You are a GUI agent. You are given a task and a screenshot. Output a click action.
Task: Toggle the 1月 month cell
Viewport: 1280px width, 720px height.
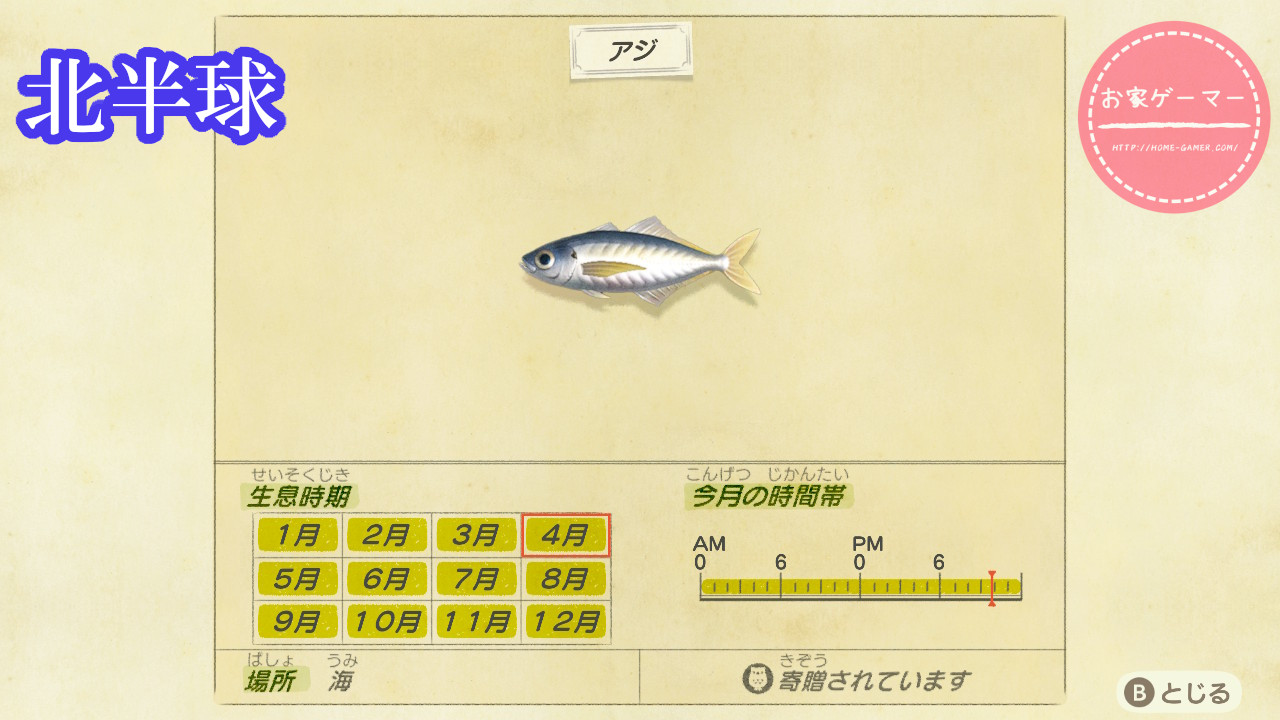(297, 536)
